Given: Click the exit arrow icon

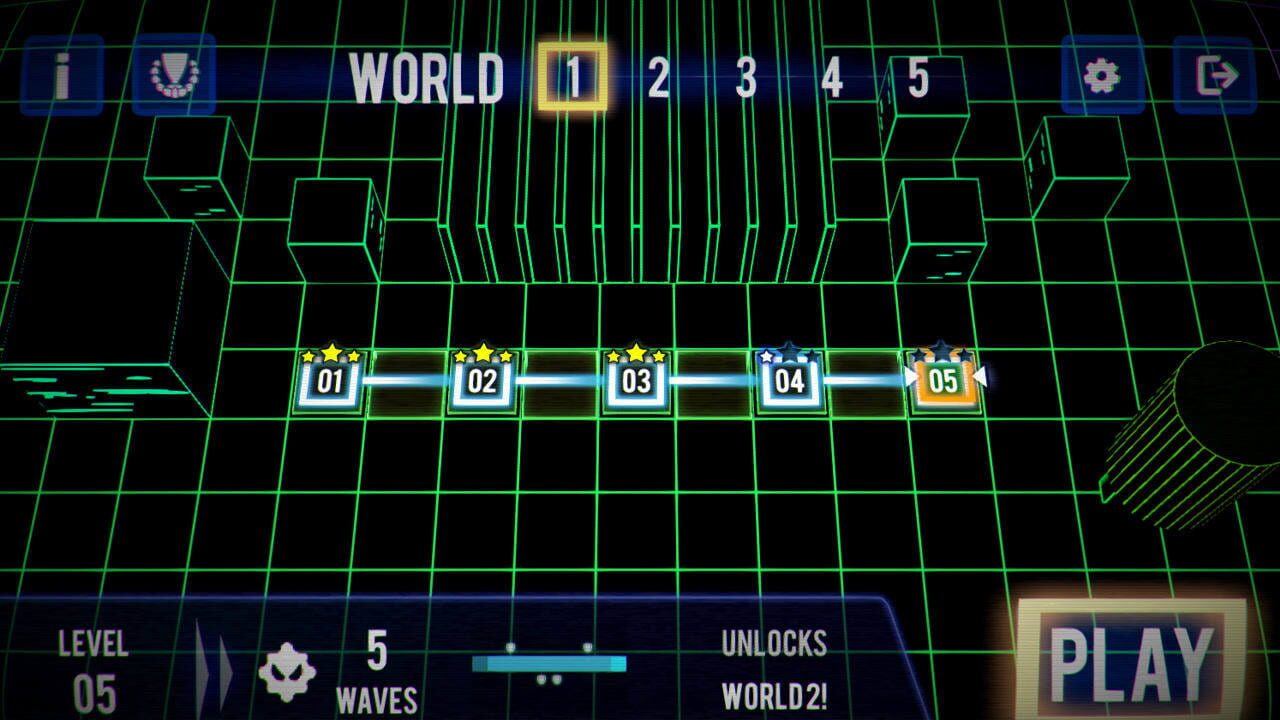Looking at the screenshot, I should click(x=1218, y=74).
